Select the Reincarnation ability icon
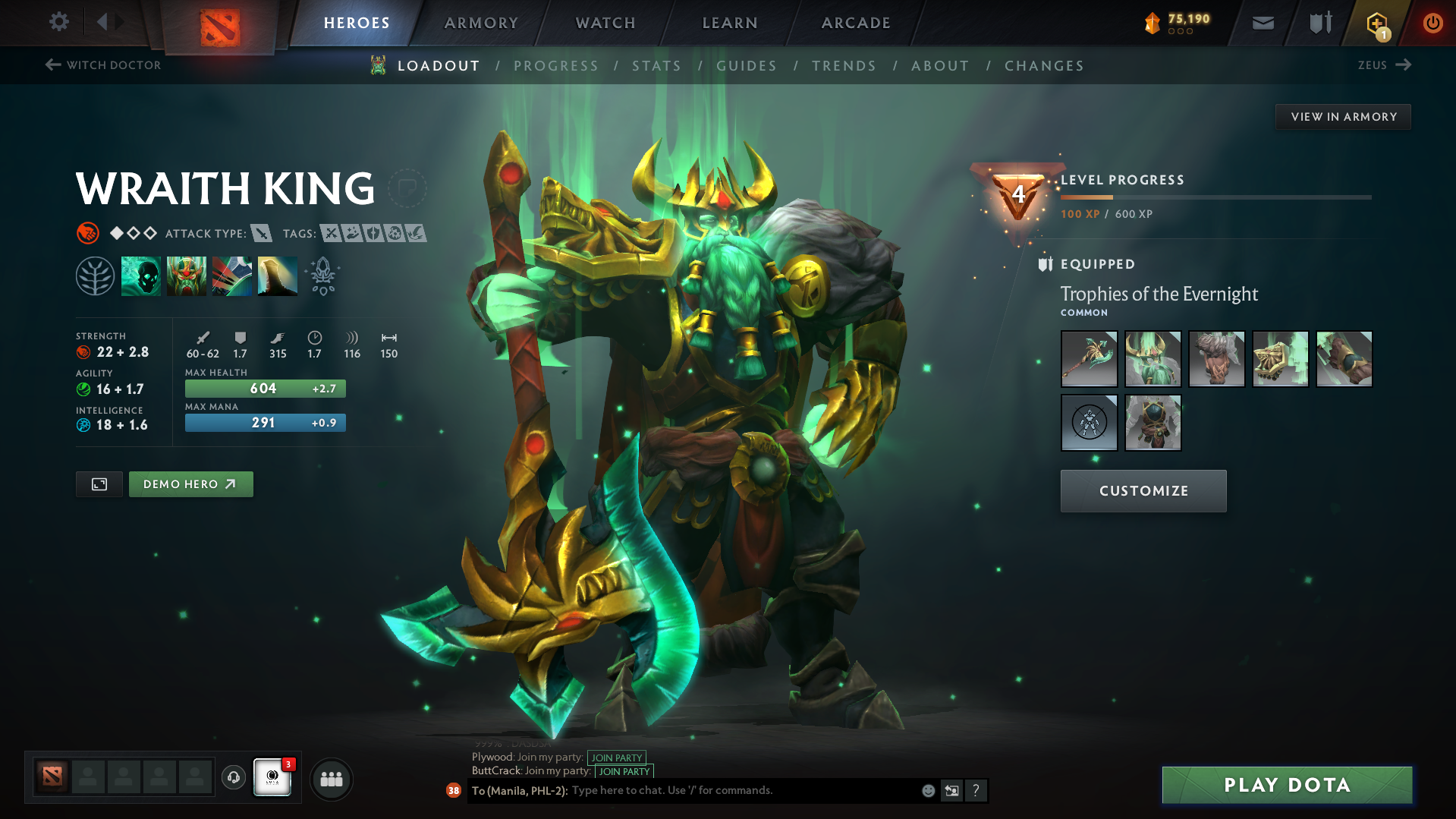 [x=278, y=275]
